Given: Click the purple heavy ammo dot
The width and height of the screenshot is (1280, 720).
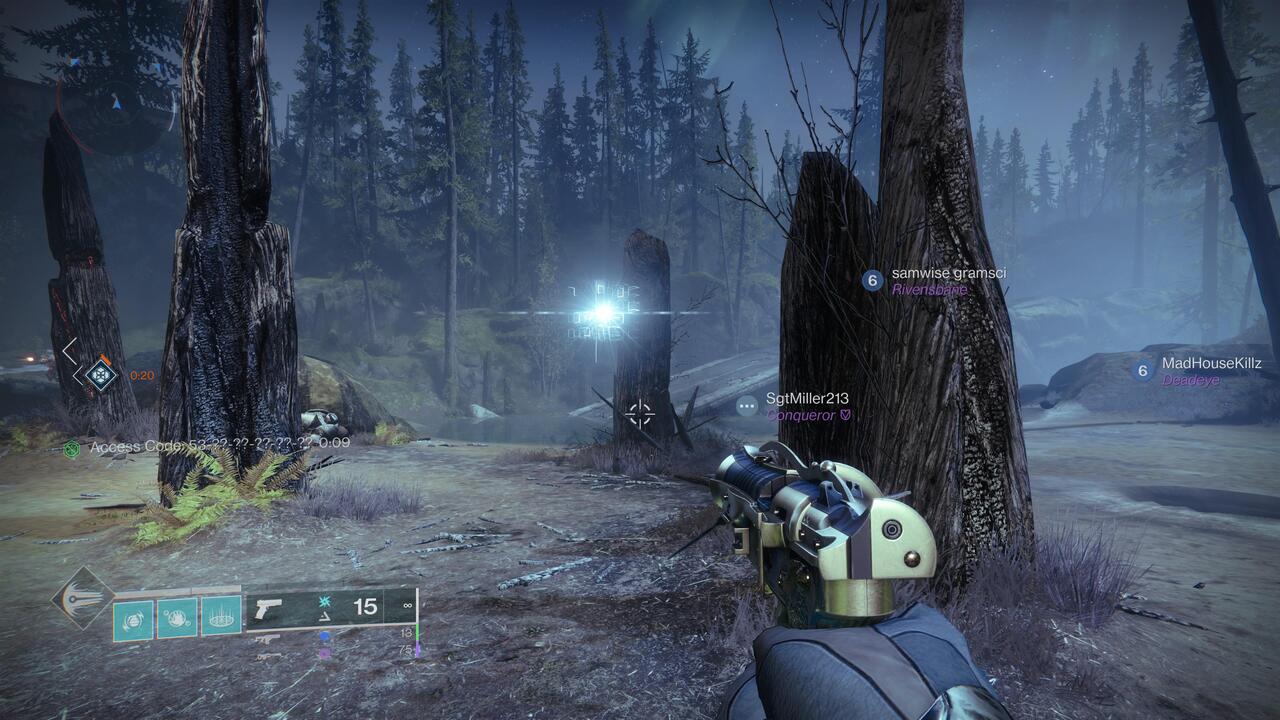Looking at the screenshot, I should (x=325, y=652).
